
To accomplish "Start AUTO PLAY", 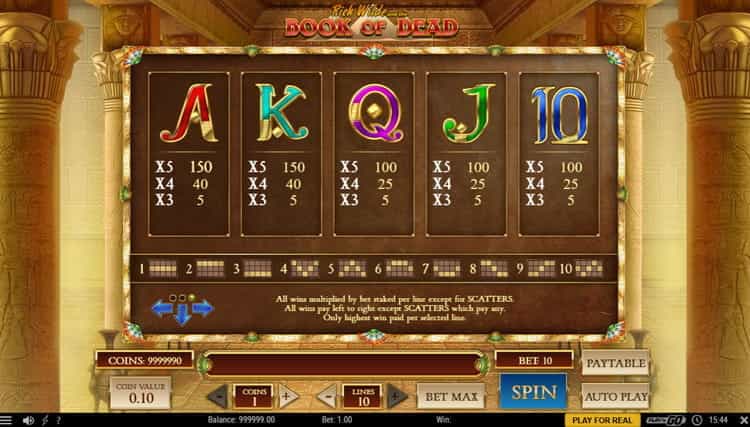I will [615, 394].
